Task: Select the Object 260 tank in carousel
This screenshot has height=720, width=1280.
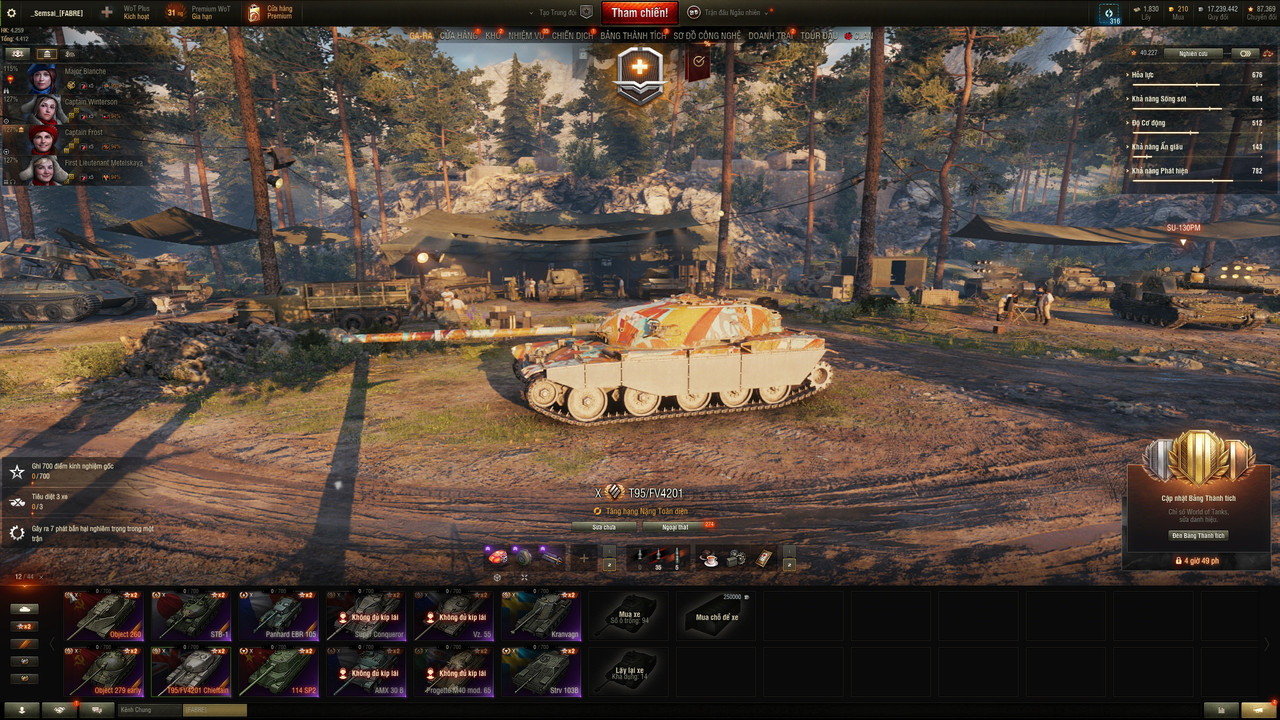Action: [x=104, y=614]
